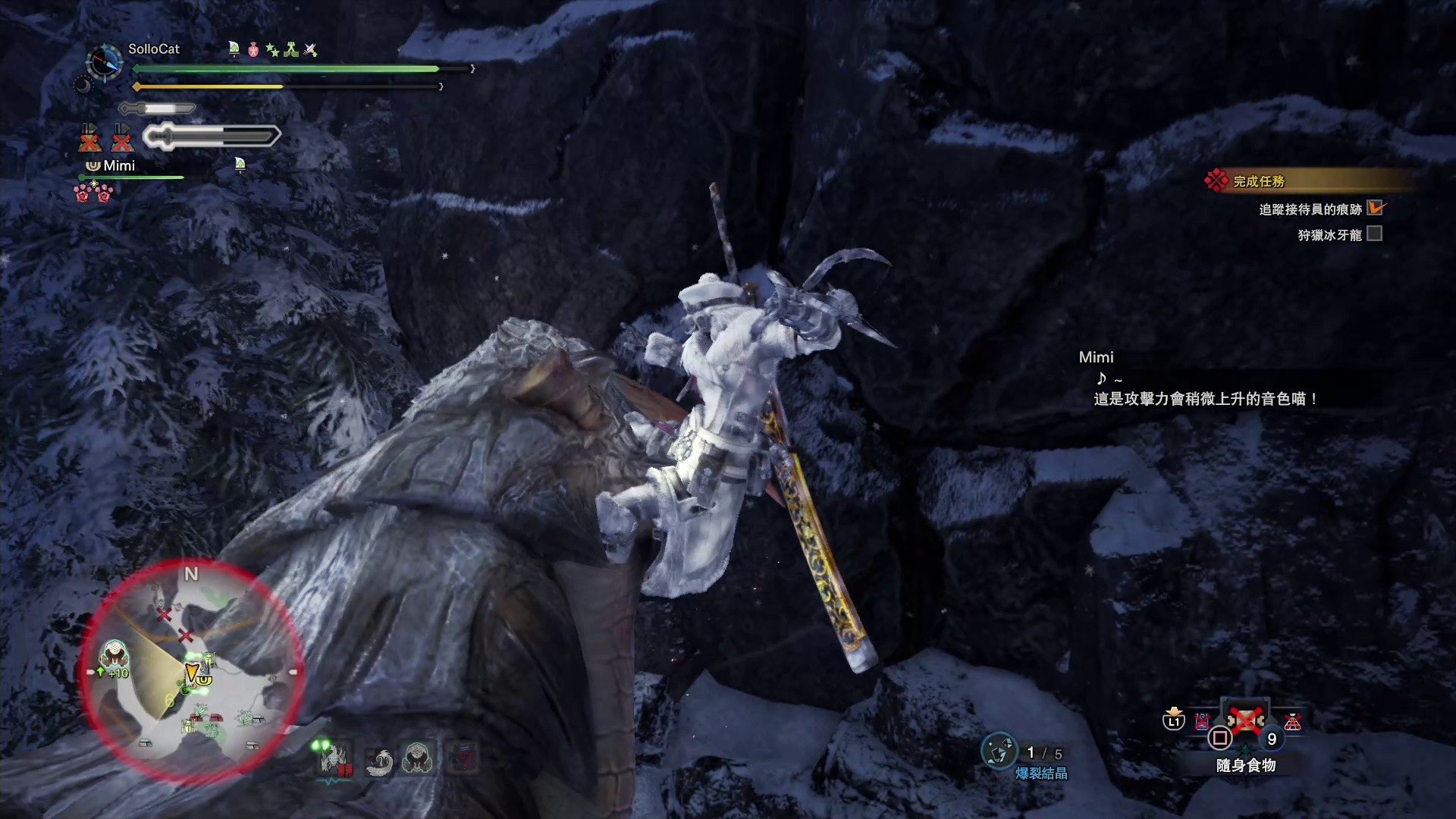Select the round grey-furred monster icon

(x=417, y=757)
